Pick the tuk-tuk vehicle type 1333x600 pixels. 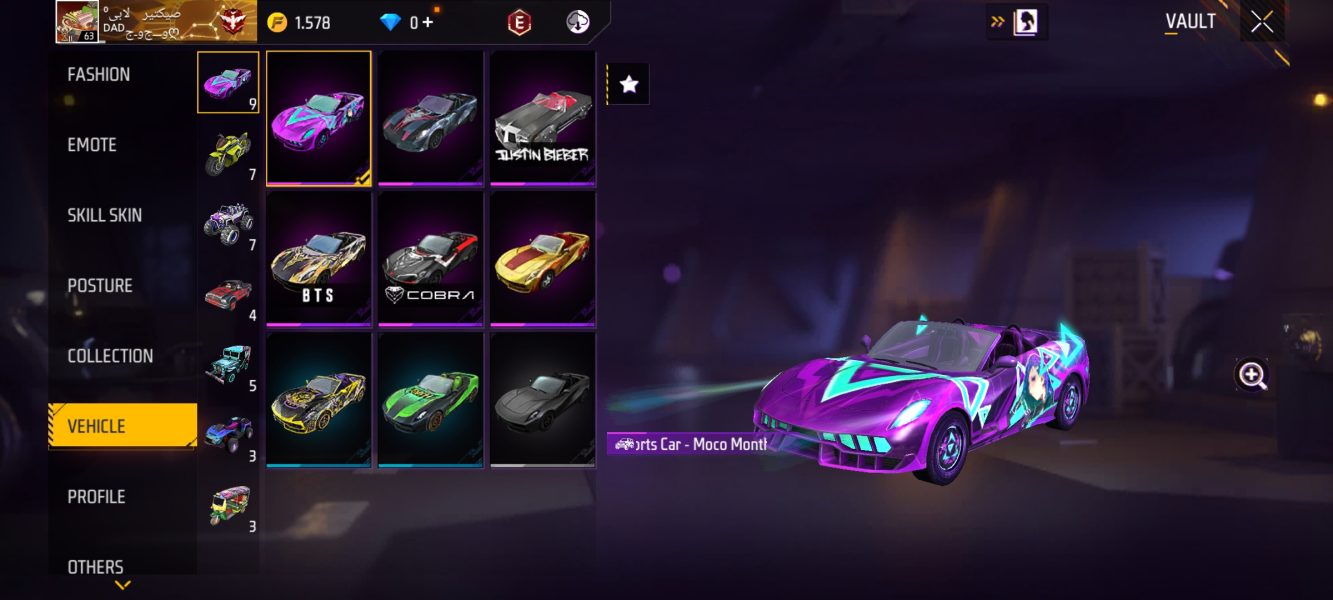(x=228, y=505)
